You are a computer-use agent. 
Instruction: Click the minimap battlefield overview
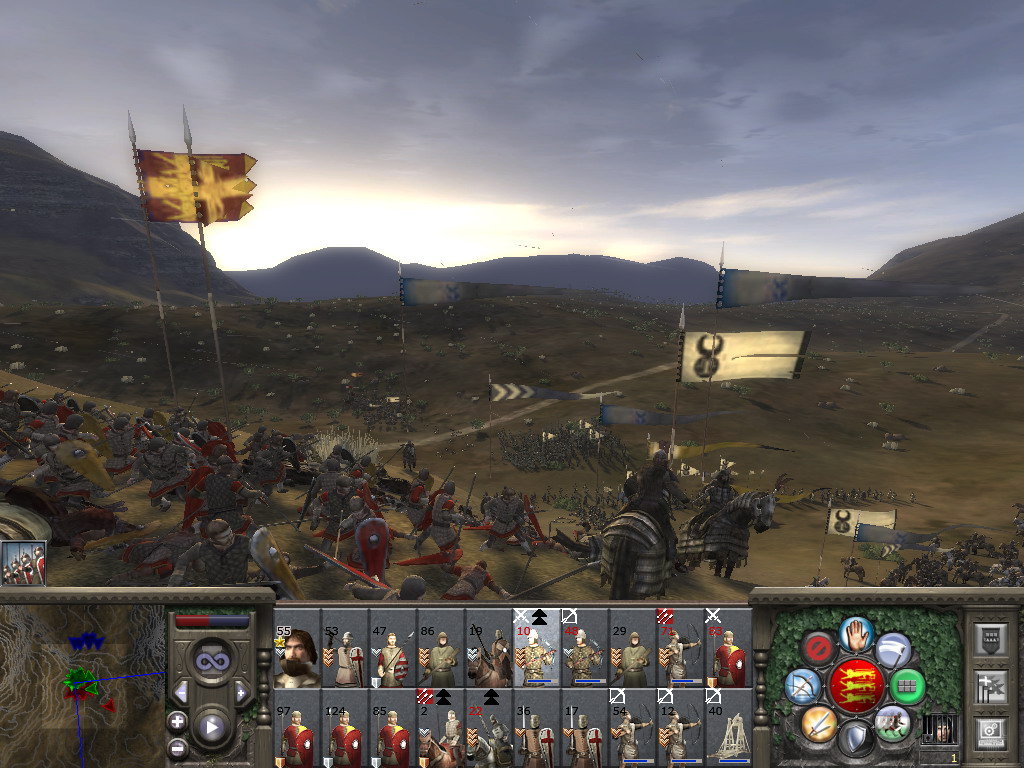[x=82, y=680]
